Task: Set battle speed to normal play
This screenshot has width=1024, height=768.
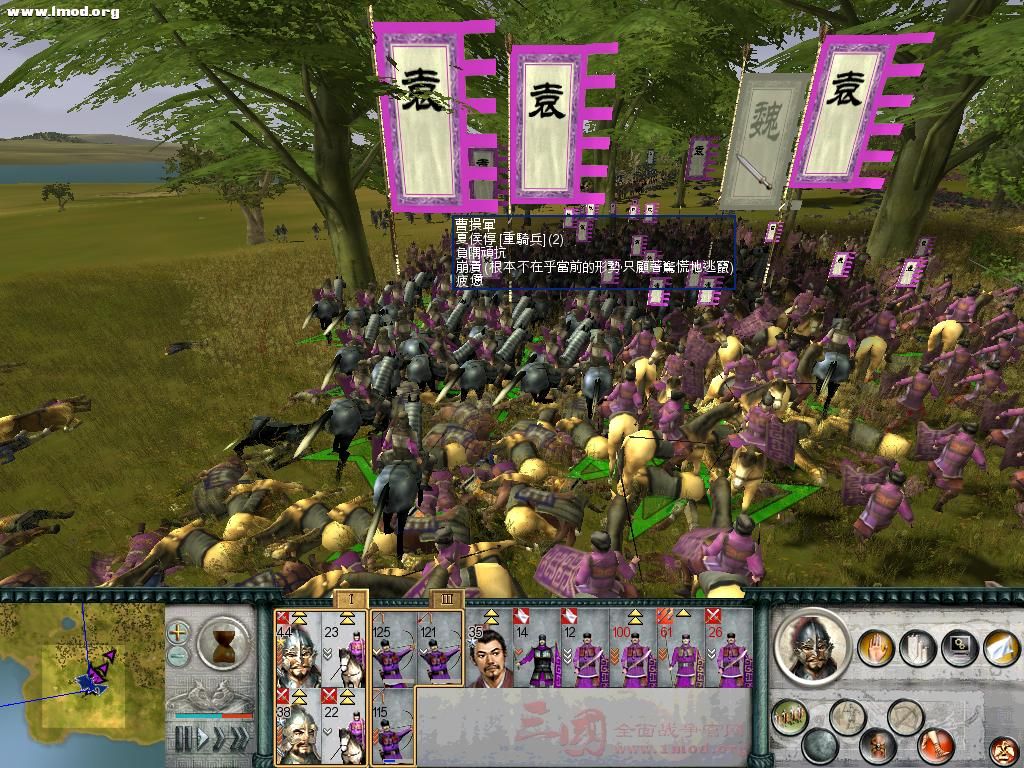Action: point(203,740)
